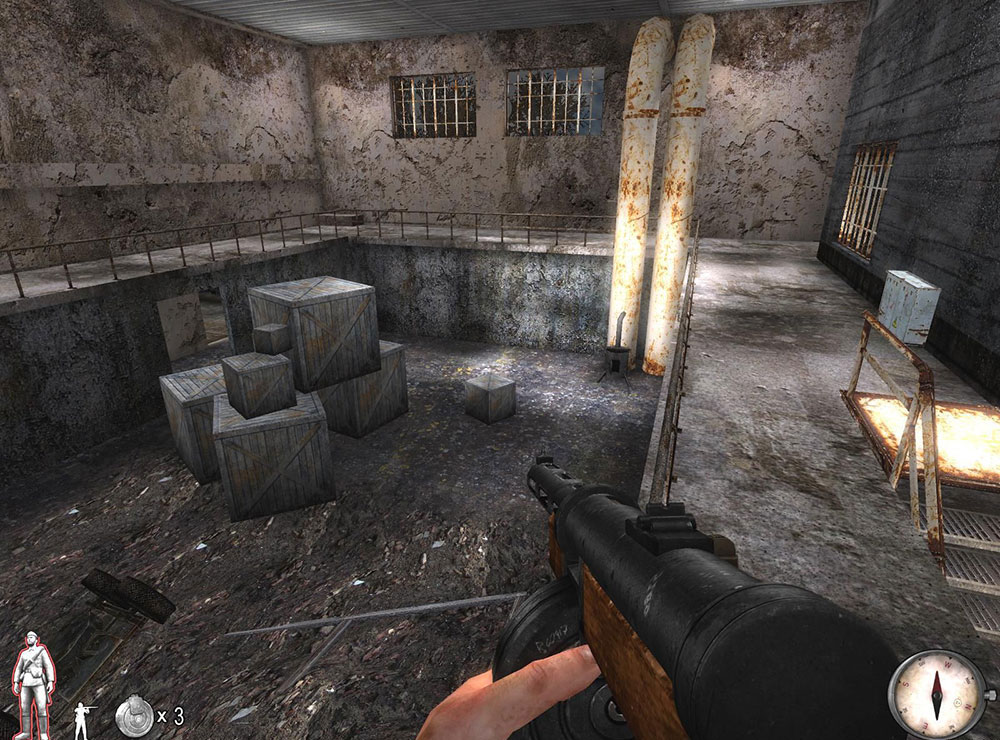Screen dimensions: 1000x740
Task: Open the compass in the corner
Action: point(937,692)
